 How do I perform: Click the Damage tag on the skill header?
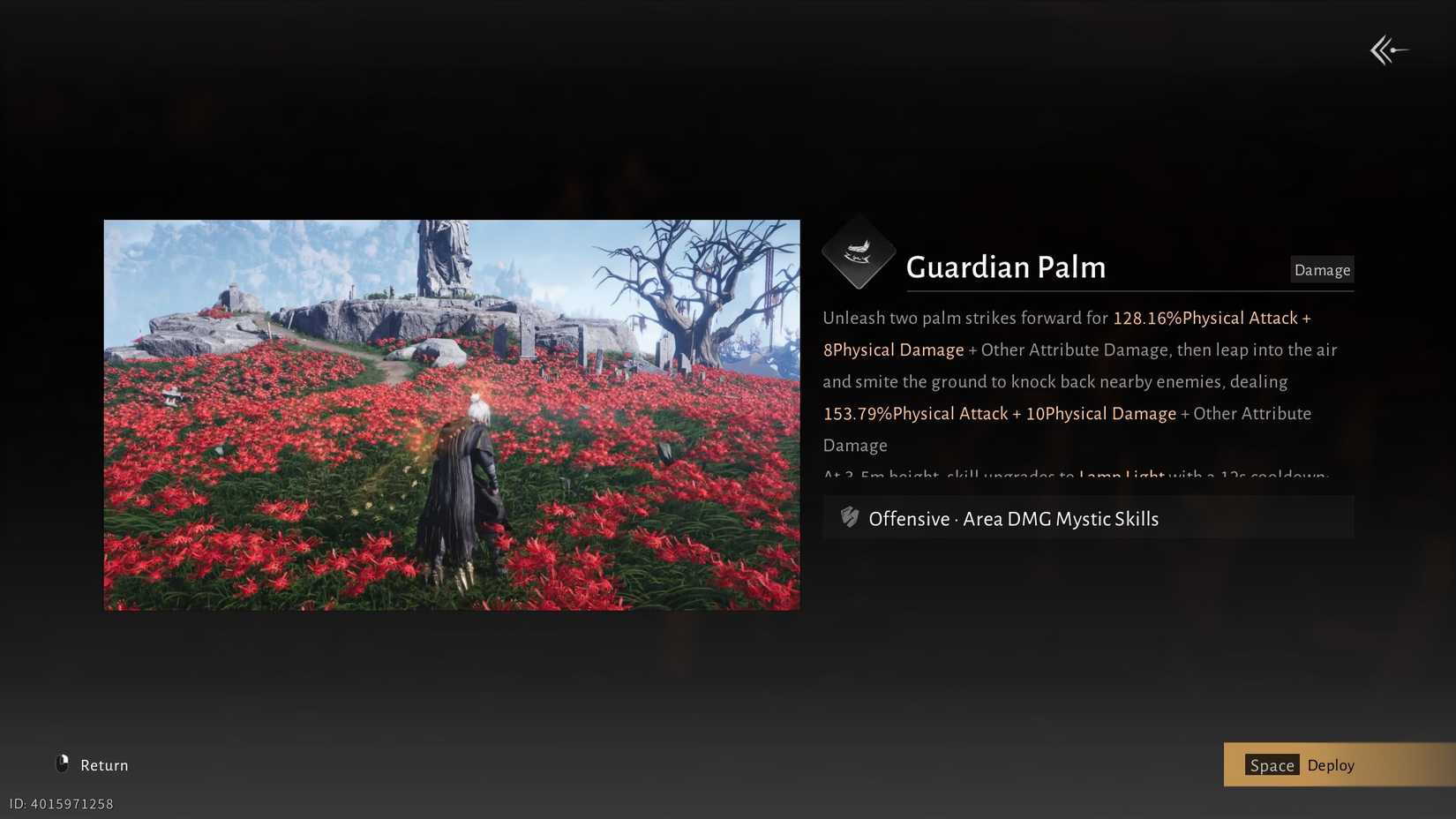[1322, 270]
